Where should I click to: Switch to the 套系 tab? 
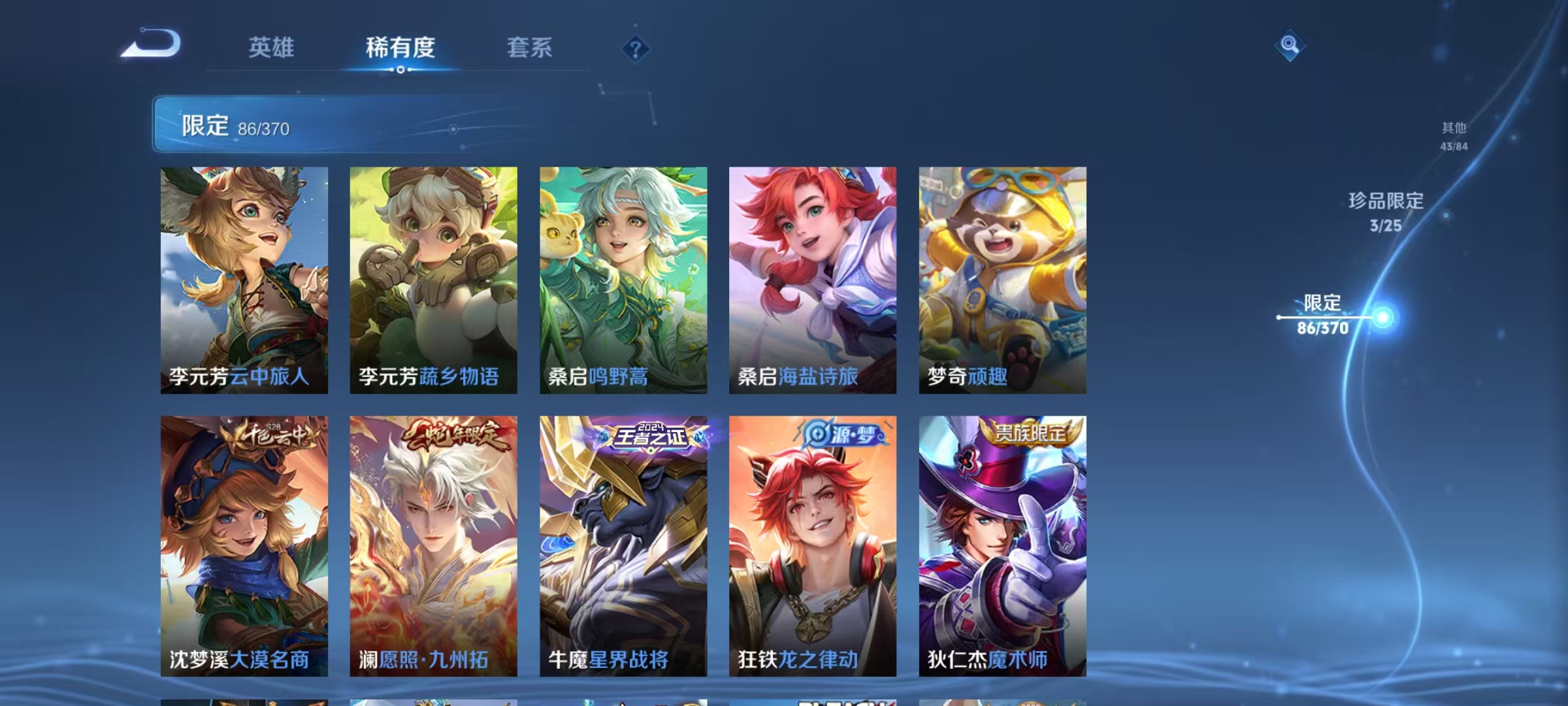click(x=530, y=48)
